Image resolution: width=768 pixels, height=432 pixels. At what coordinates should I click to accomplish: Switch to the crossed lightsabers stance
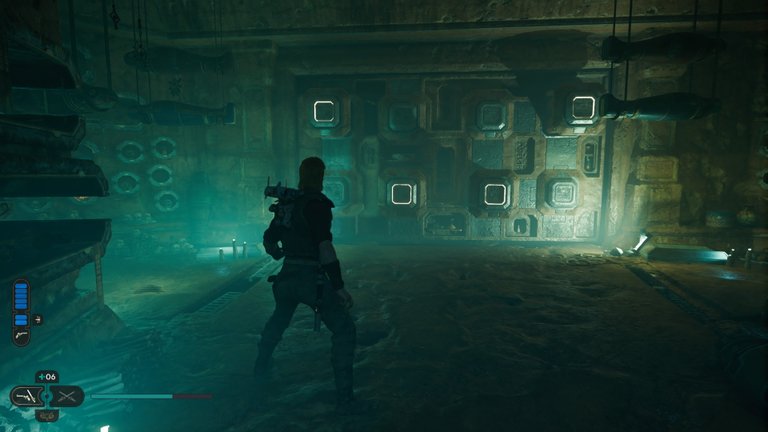click(66, 396)
